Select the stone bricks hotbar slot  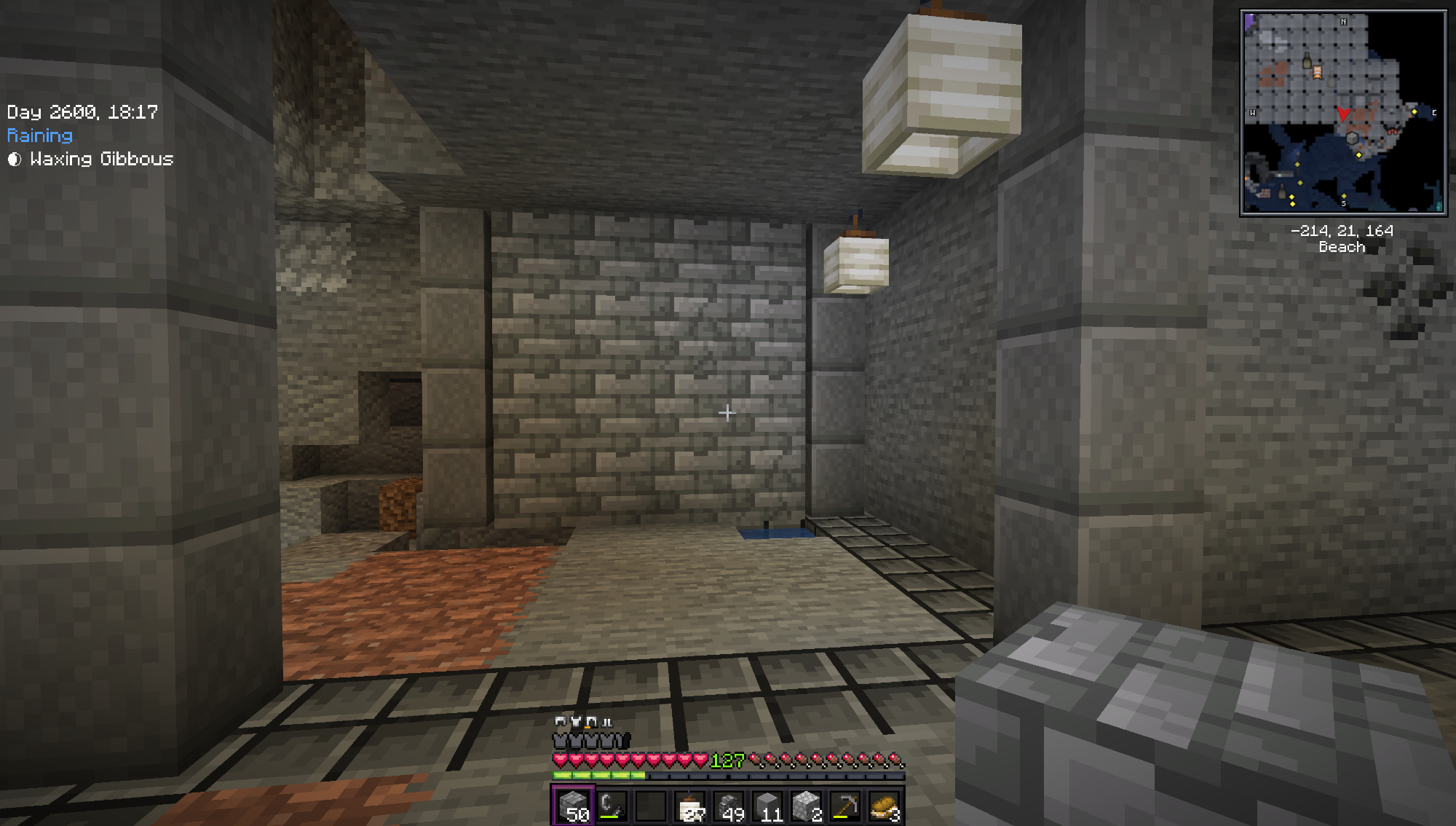[573, 806]
